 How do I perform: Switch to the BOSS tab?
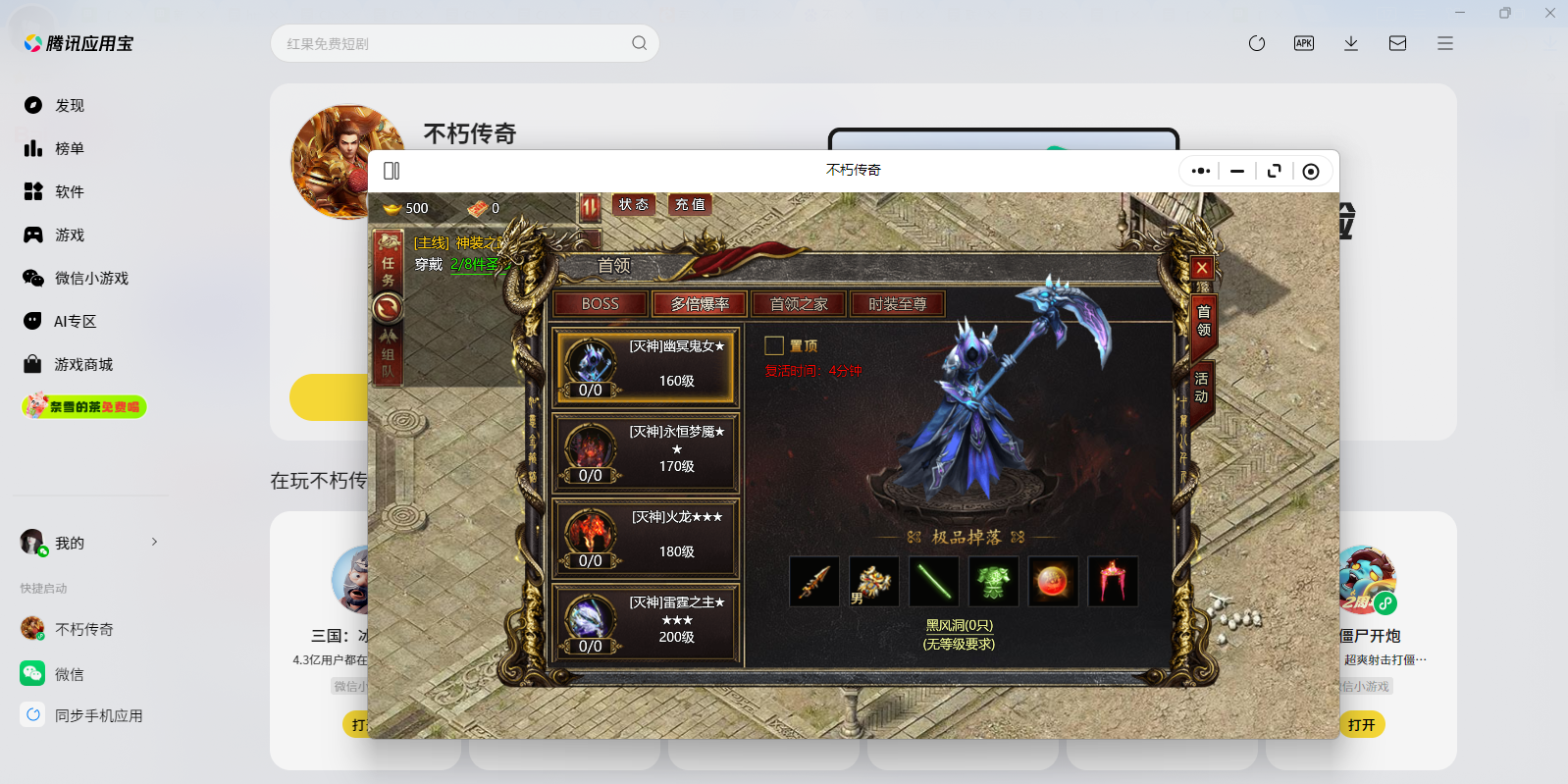point(599,303)
